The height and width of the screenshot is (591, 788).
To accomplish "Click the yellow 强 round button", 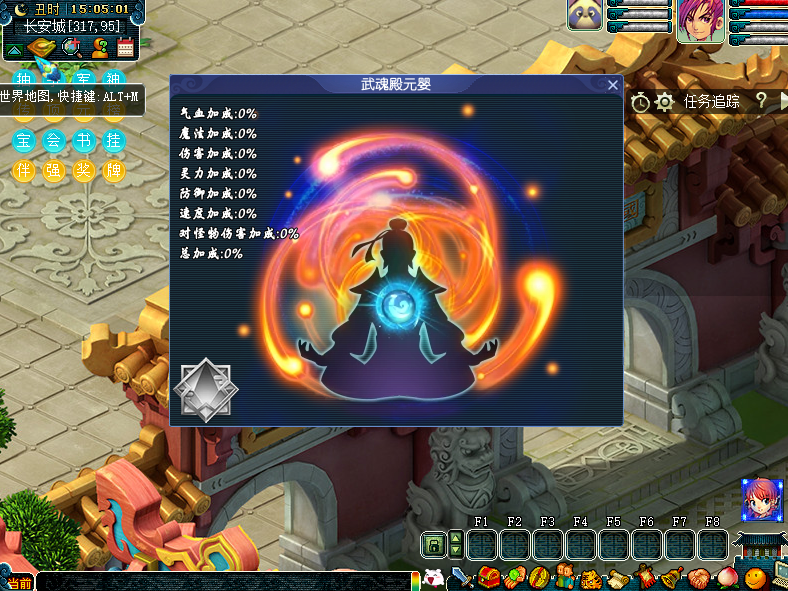I will 54,171.
